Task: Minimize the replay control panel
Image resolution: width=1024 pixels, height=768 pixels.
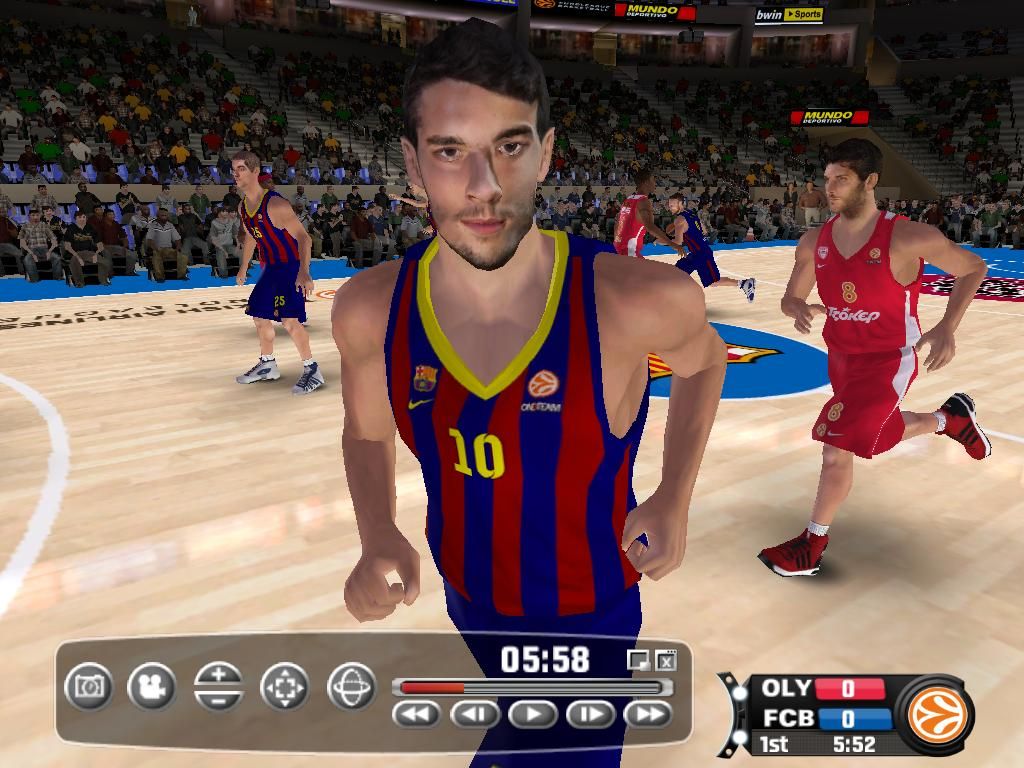Action: (637, 660)
